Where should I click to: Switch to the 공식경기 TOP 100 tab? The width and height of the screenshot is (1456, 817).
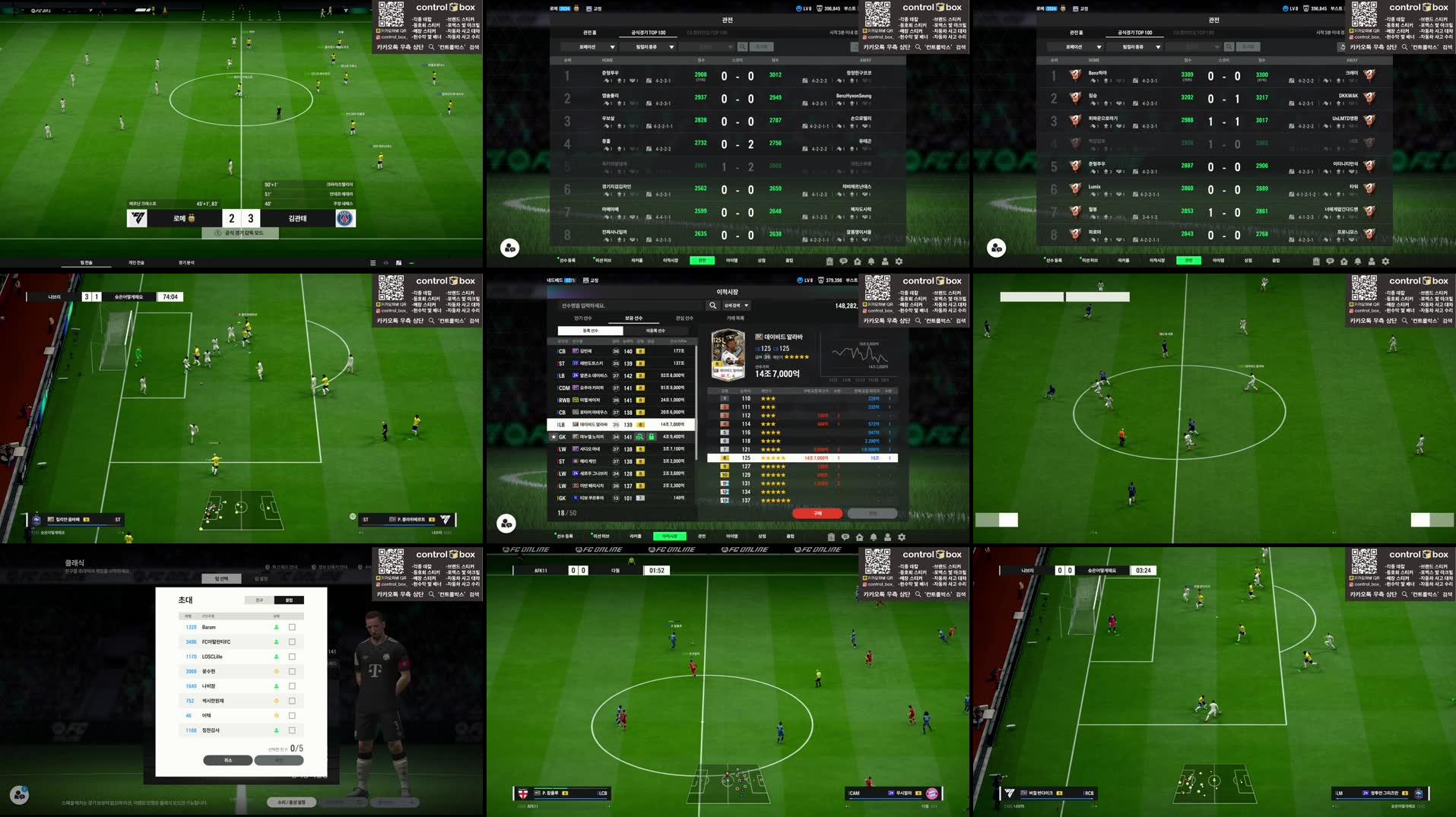pos(648,33)
